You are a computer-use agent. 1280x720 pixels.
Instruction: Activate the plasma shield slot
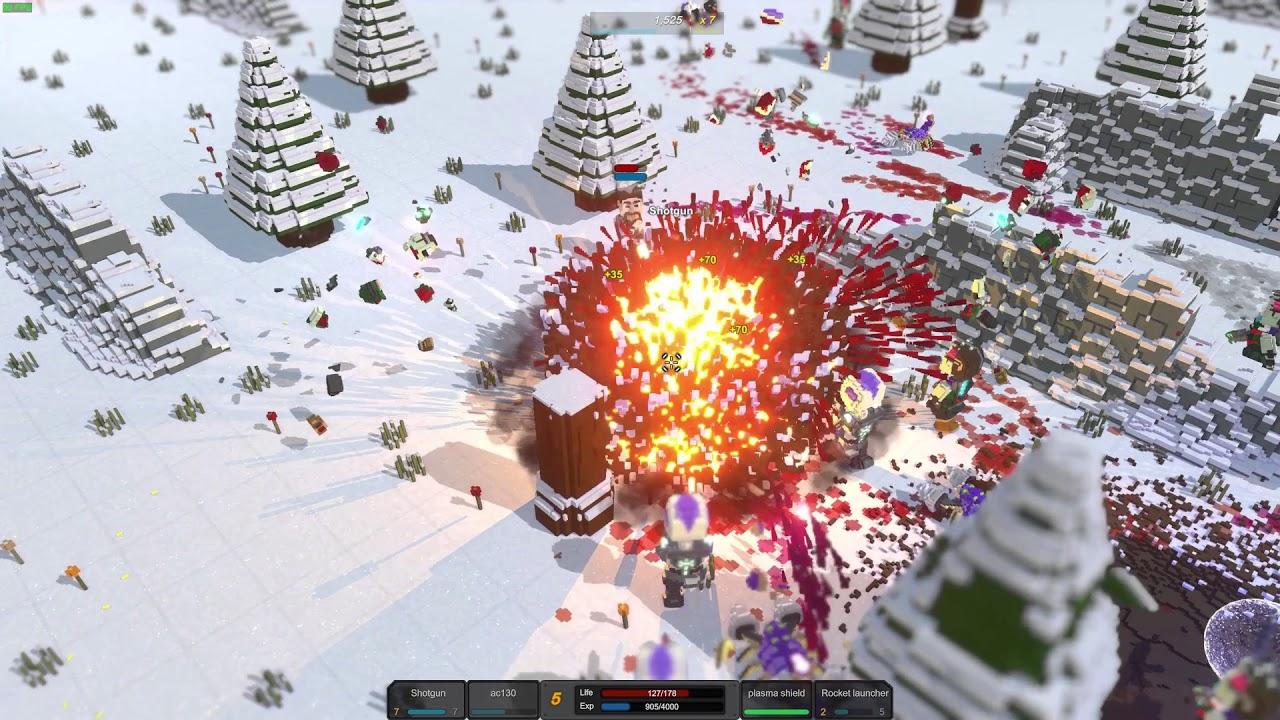(x=778, y=700)
